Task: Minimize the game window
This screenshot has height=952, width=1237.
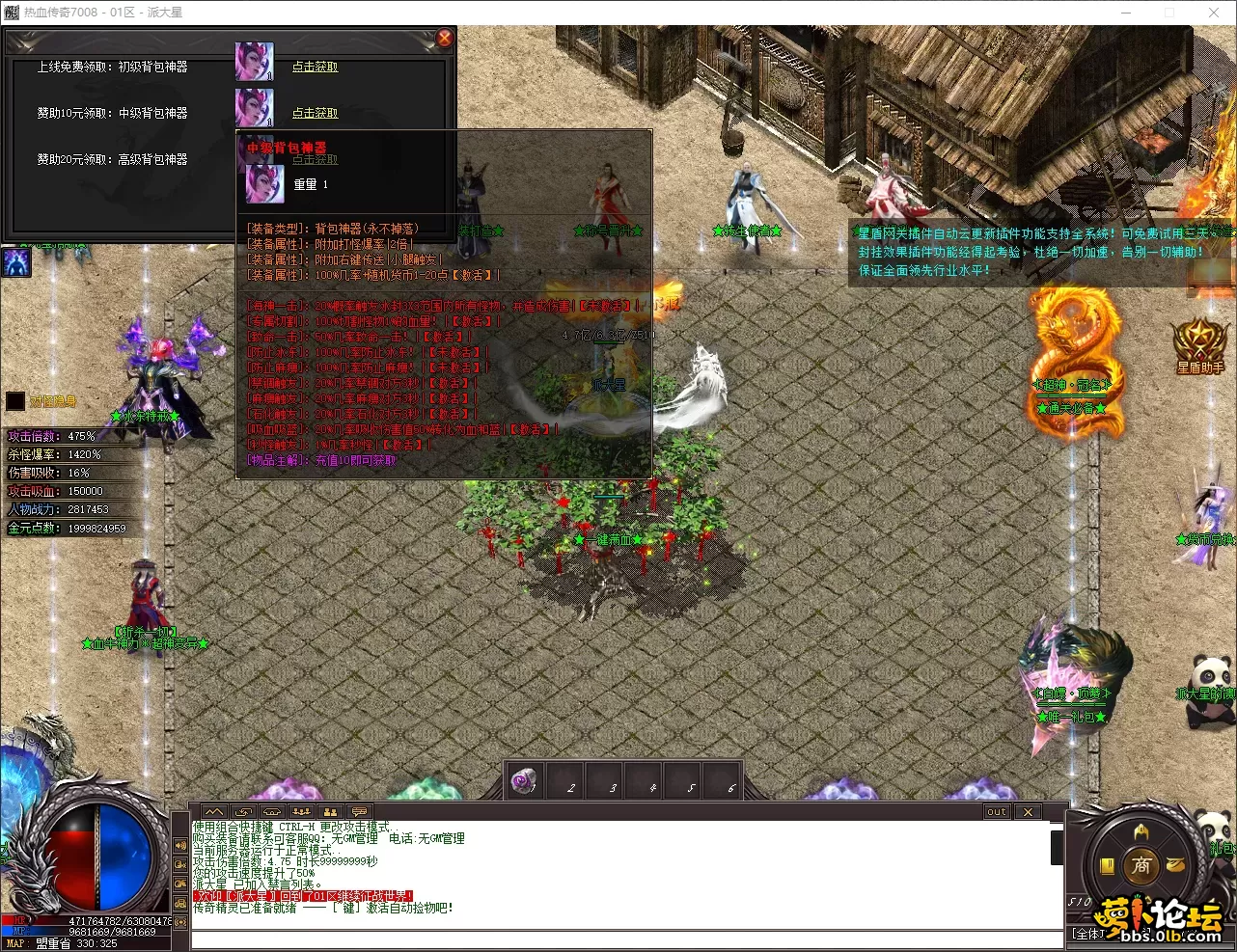Action: coord(1125,13)
